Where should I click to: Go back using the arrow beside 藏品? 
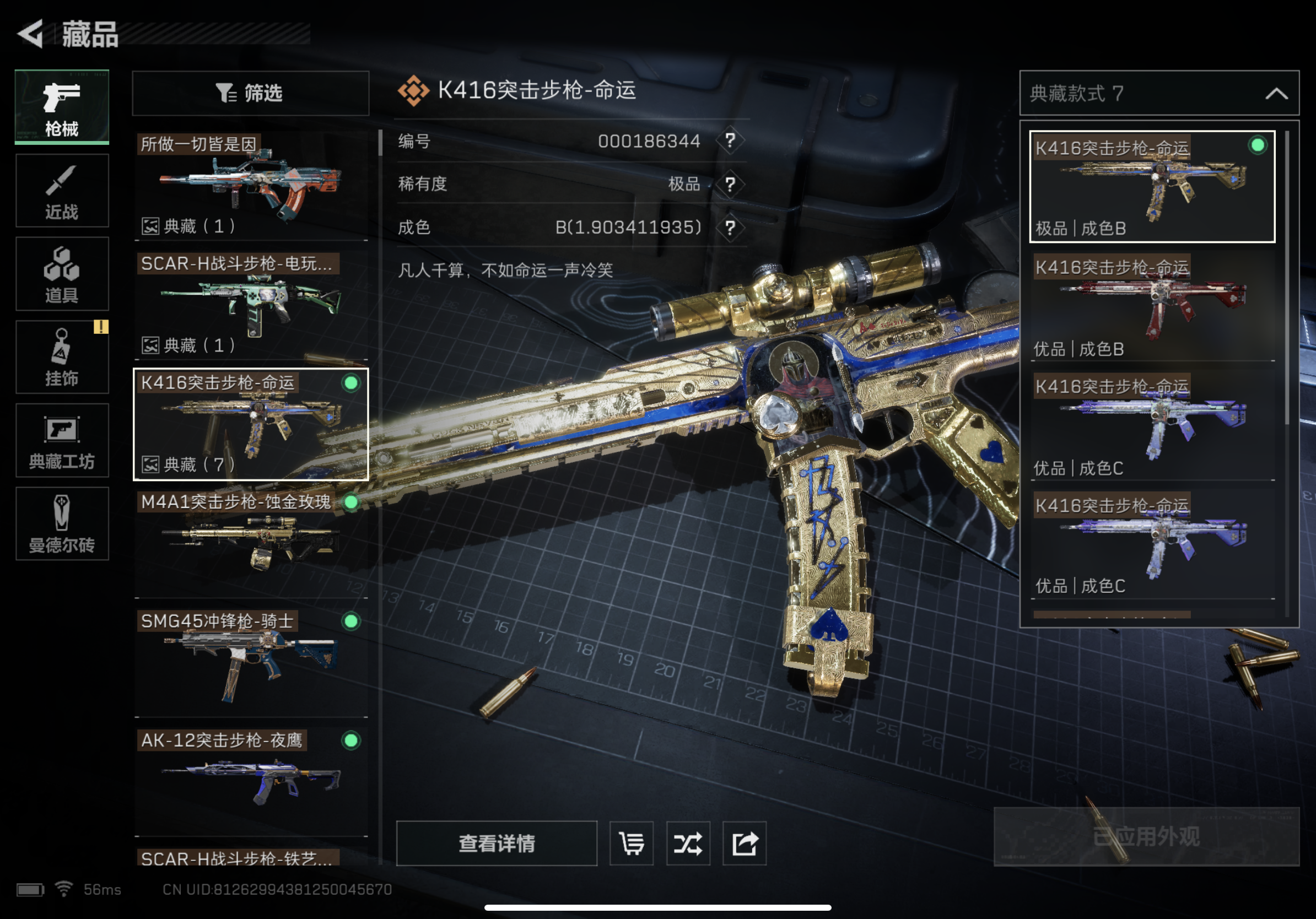31,33
